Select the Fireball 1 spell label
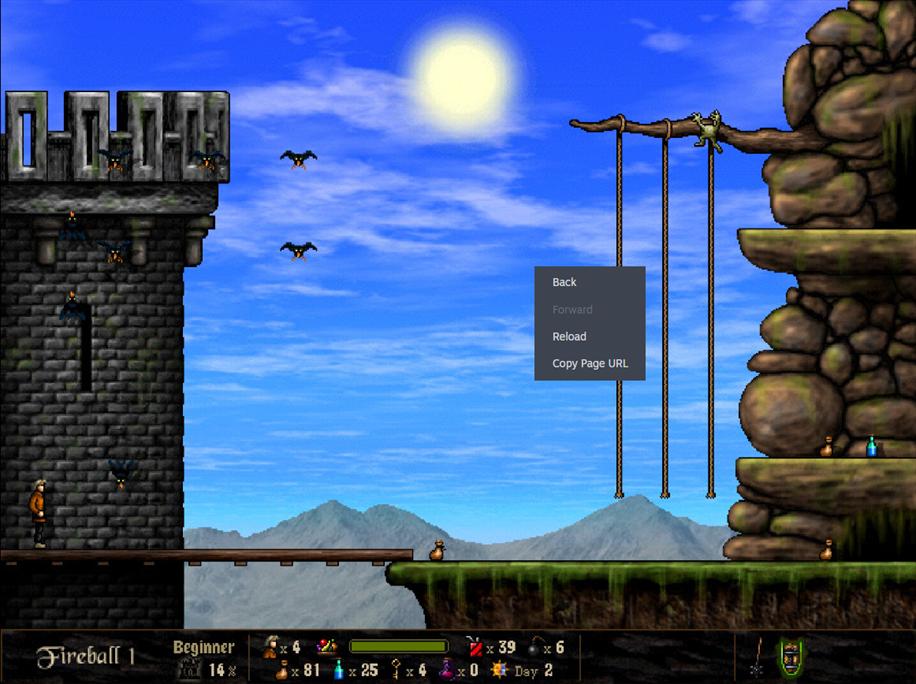This screenshot has height=684, width=916. (x=85, y=657)
